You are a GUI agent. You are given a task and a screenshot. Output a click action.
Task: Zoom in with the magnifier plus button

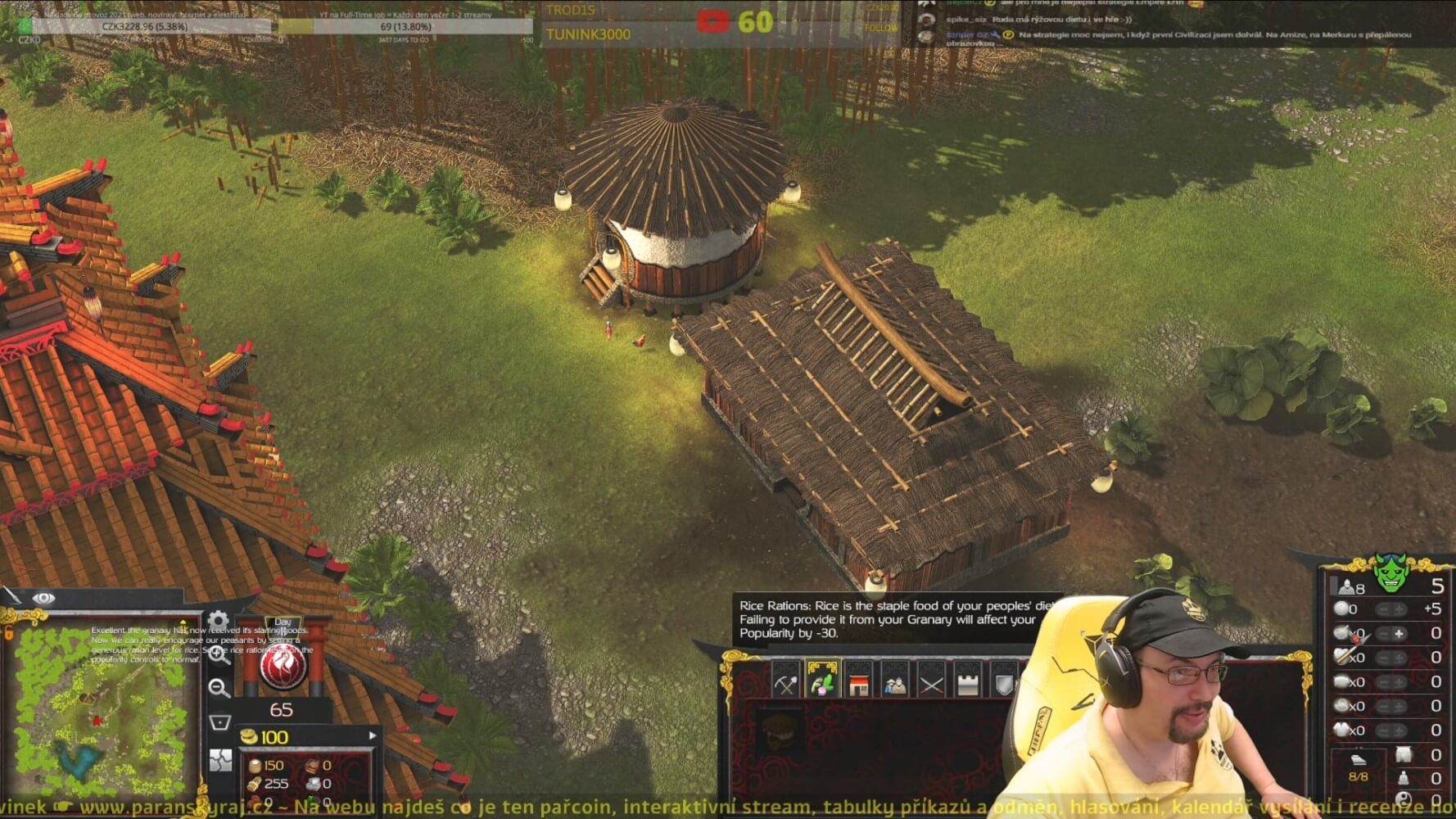point(219,654)
